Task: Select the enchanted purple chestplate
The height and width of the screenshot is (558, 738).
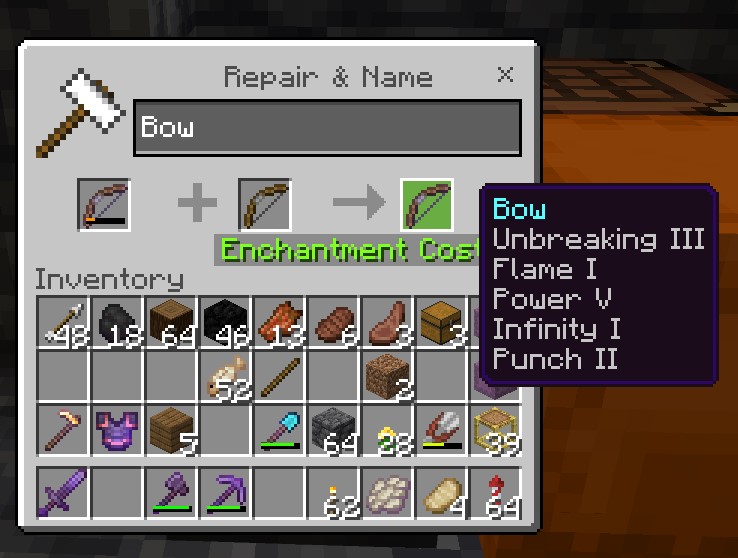Action: 117,431
